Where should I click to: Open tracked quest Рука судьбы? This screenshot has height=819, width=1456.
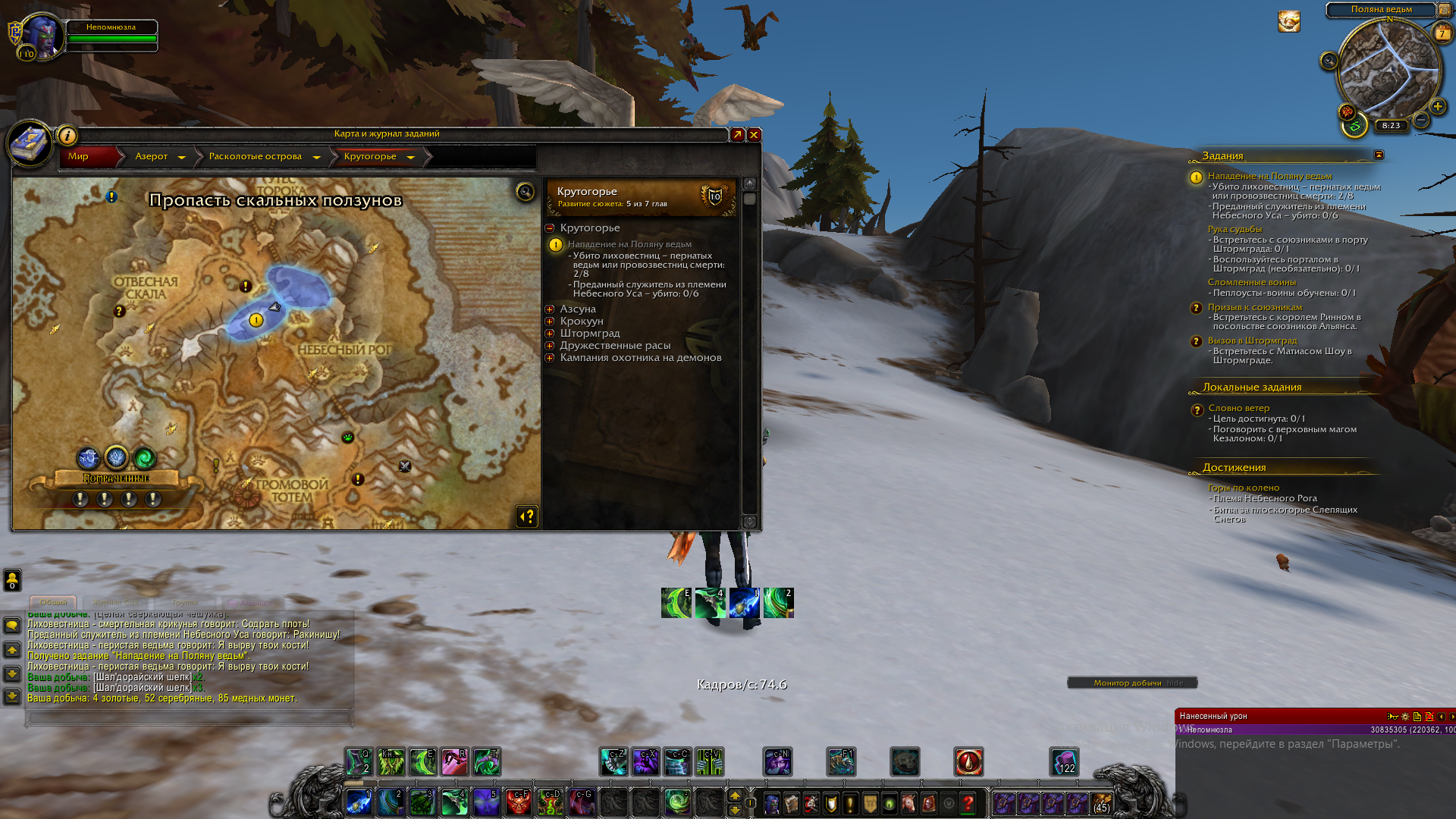(1235, 229)
